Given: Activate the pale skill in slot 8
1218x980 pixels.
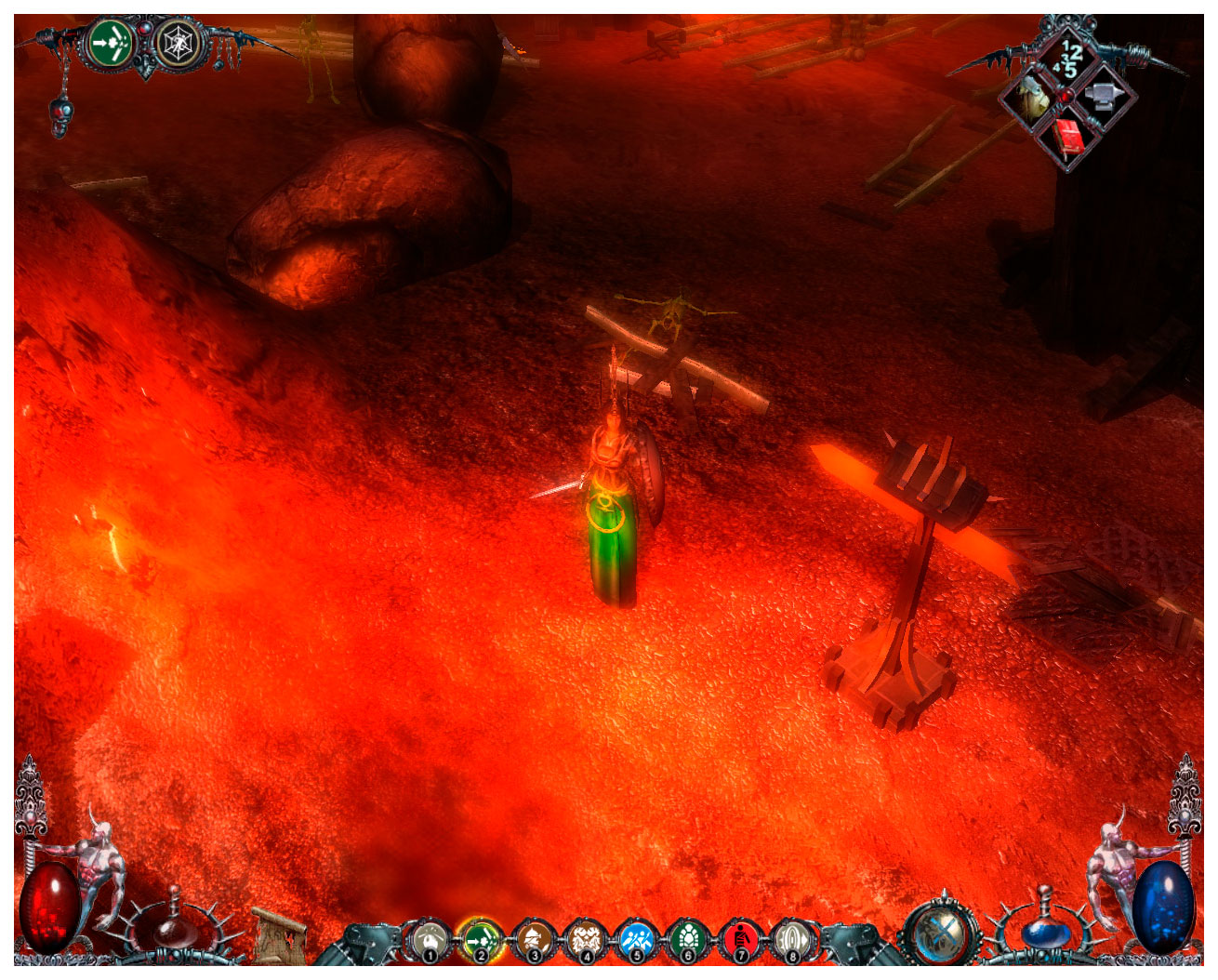Looking at the screenshot, I should [792, 939].
